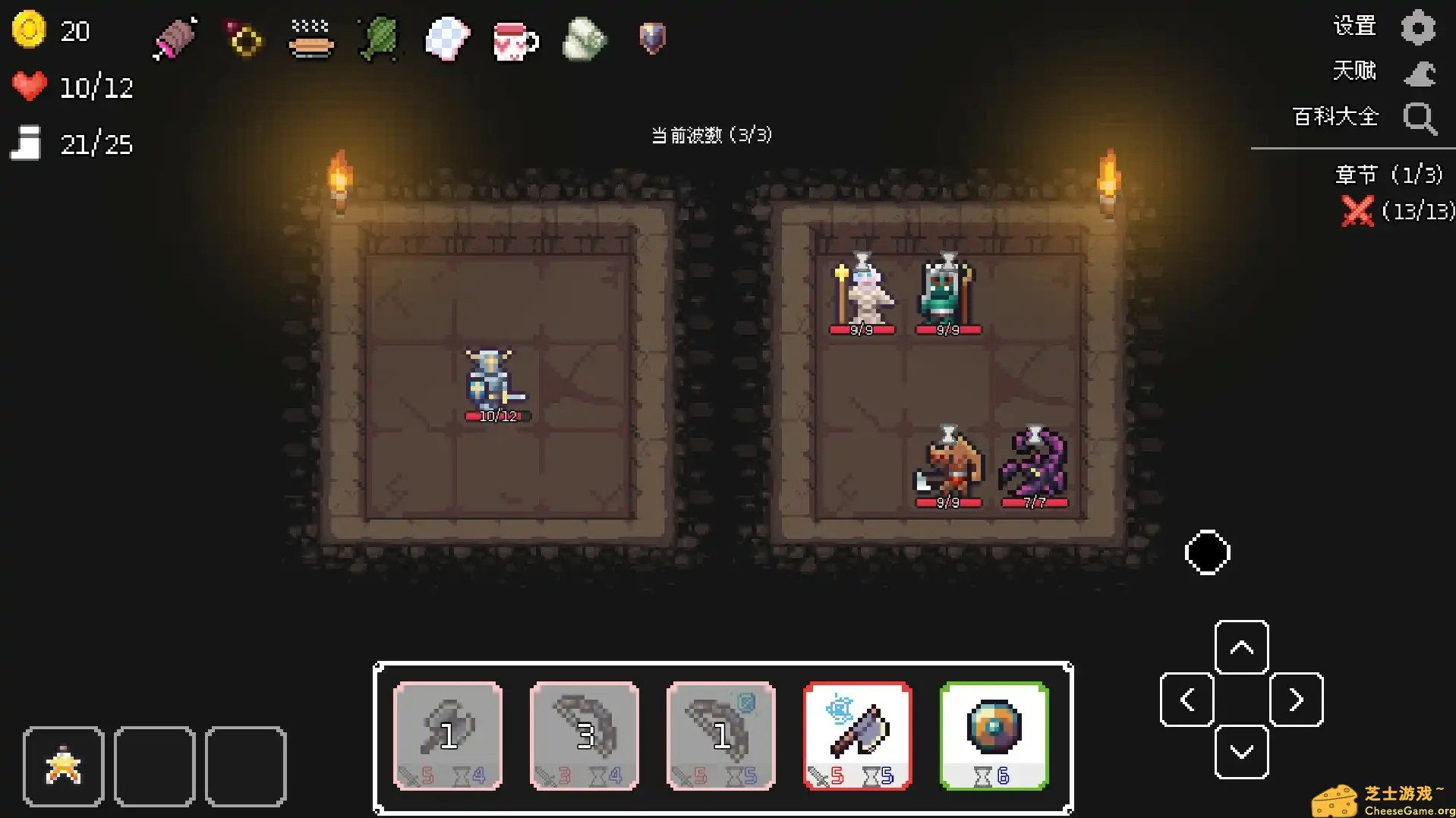The image size is (1456, 818).
Task: Open talents via the wizard hat icon
Action: [1418, 72]
